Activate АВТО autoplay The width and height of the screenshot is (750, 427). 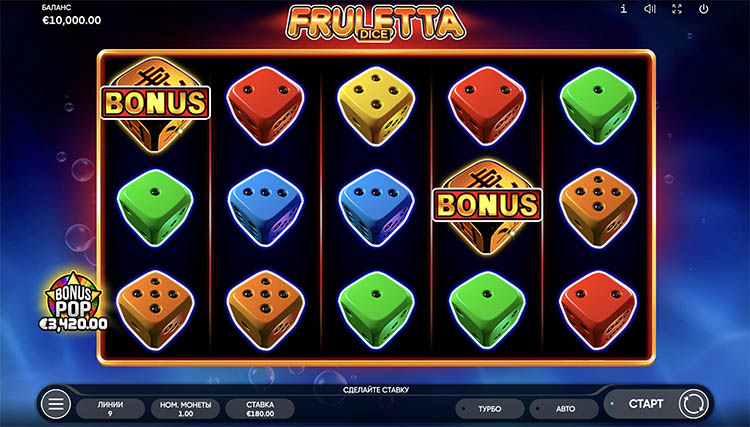pos(563,409)
